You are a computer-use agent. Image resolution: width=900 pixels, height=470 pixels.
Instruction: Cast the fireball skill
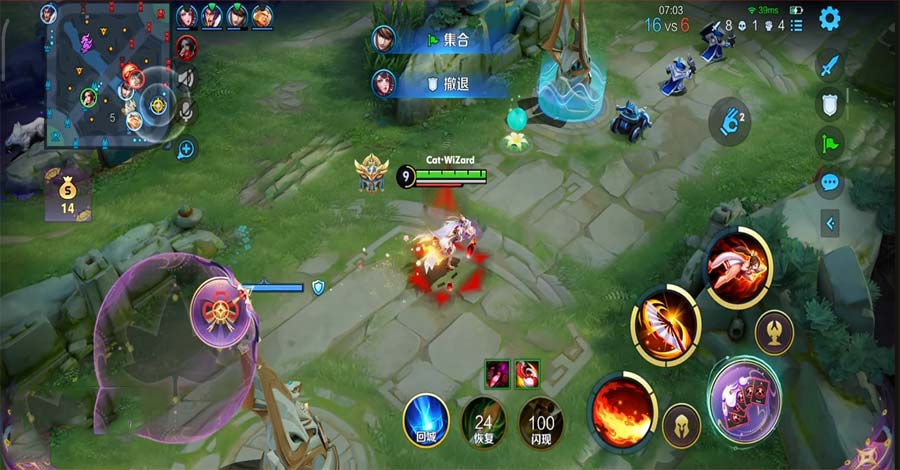[x=621, y=408]
